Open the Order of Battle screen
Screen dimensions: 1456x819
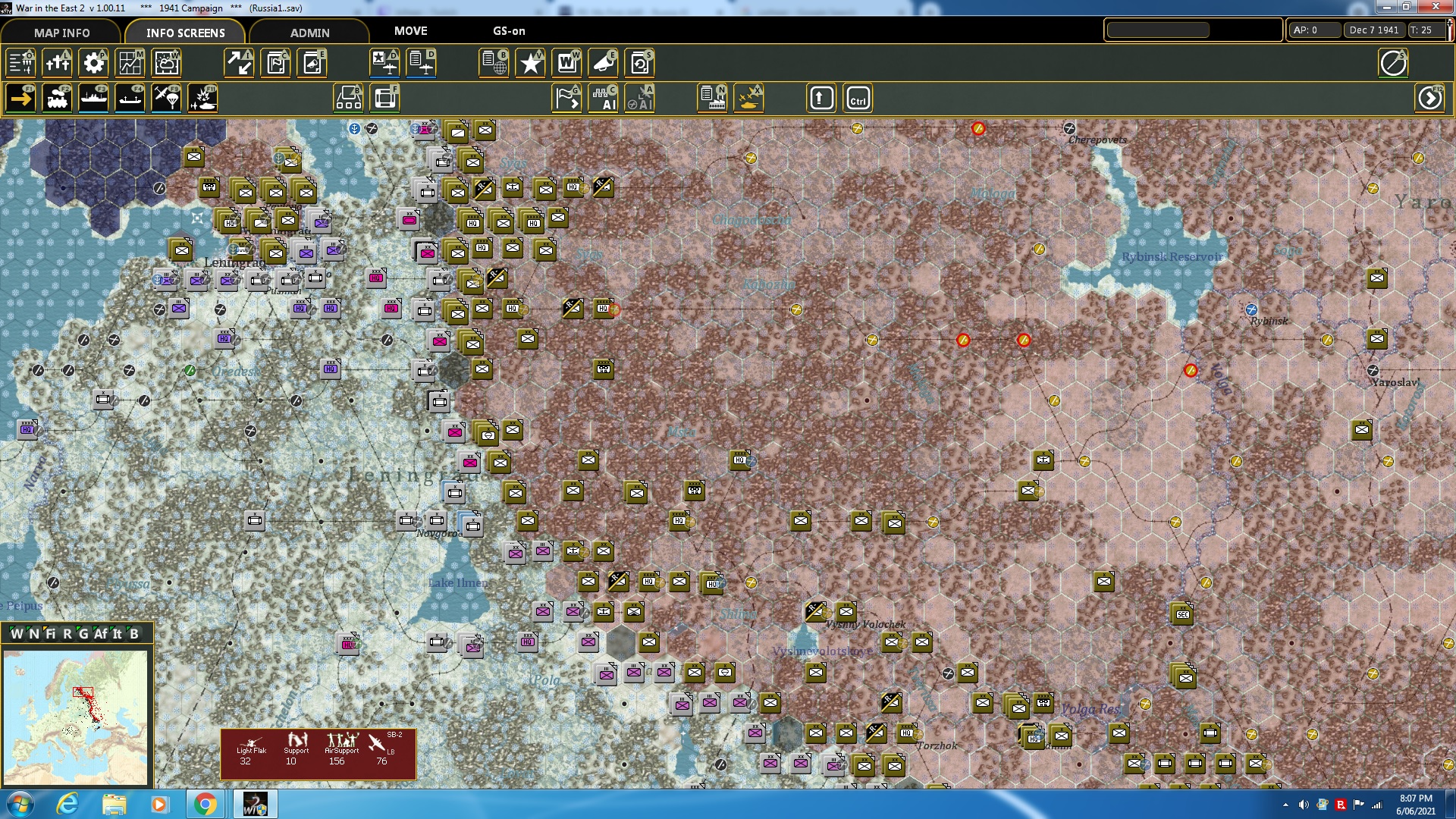point(20,63)
